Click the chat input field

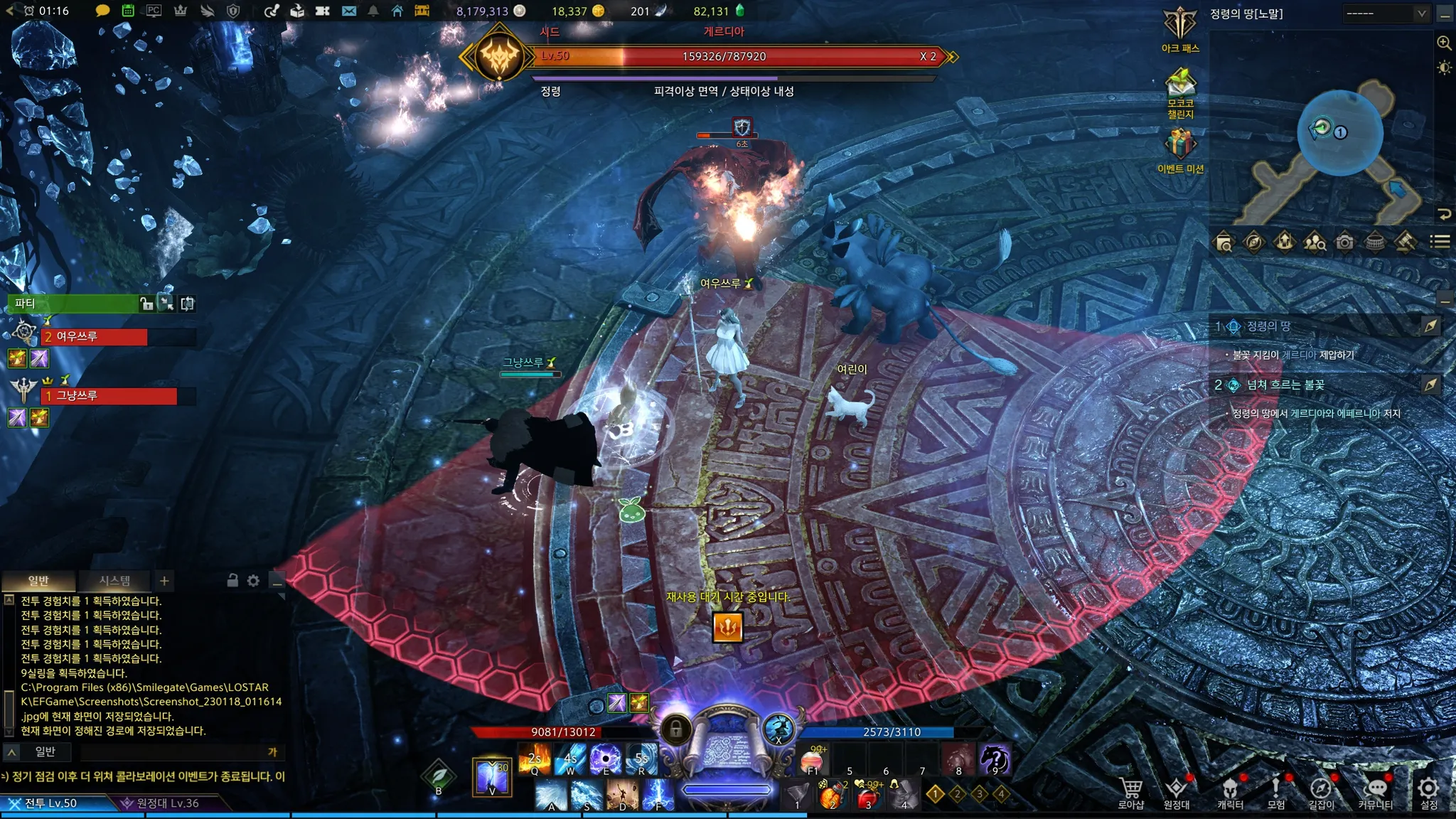pyautogui.click(x=171, y=751)
